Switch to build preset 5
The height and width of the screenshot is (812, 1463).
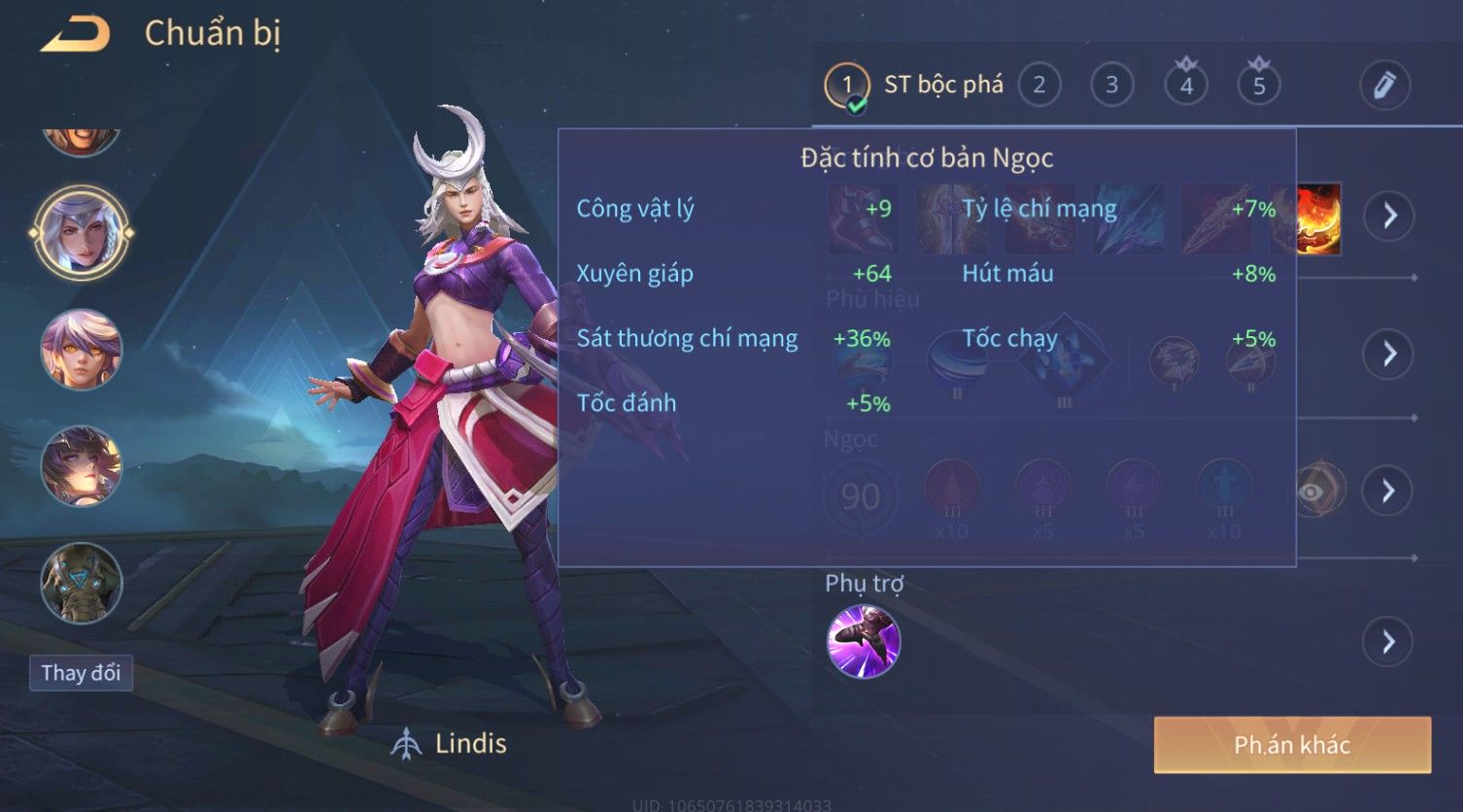[1258, 85]
